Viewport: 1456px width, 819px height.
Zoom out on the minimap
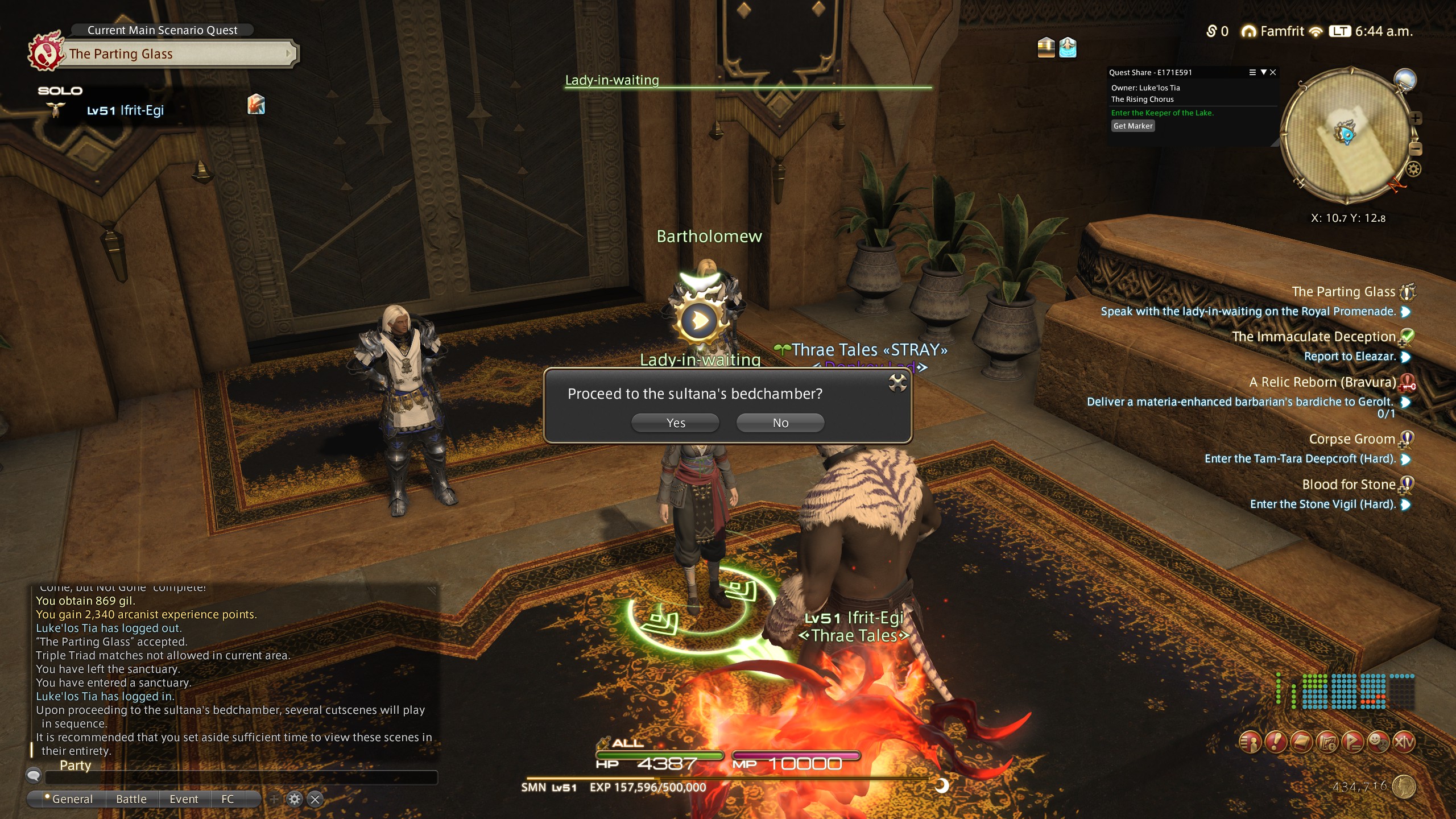click(1416, 149)
